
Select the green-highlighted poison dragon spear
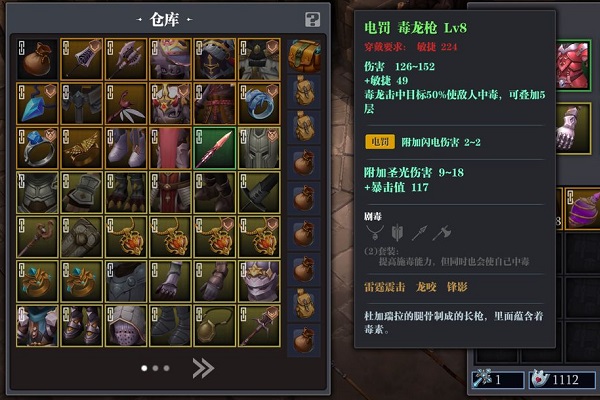216,148
